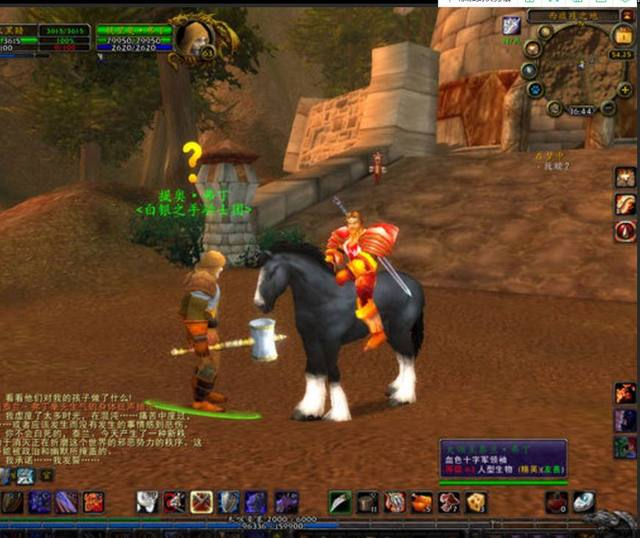Viewport: 640px width, 538px height.
Task: Click the circular minimap
Action: pyautogui.click(x=577, y=66)
